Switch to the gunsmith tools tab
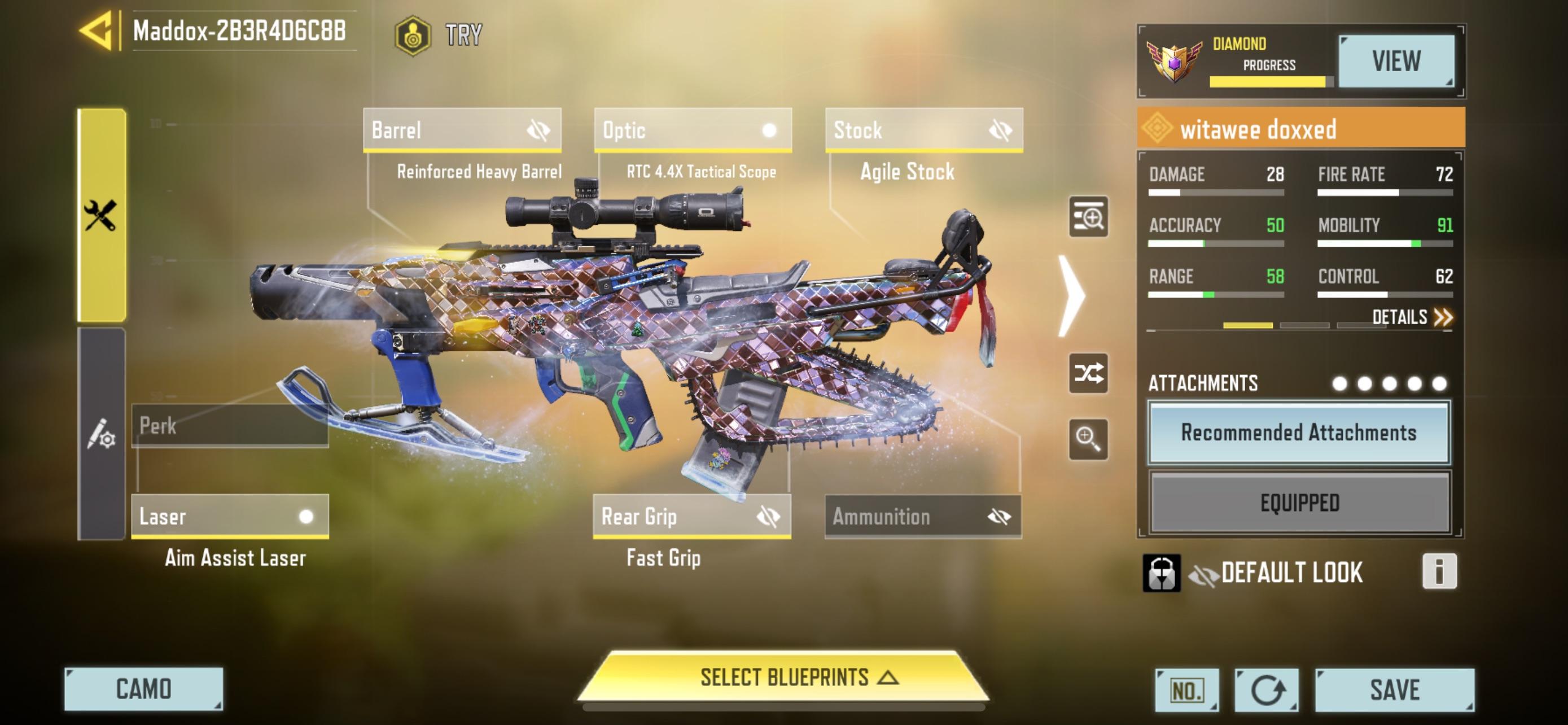 click(102, 216)
